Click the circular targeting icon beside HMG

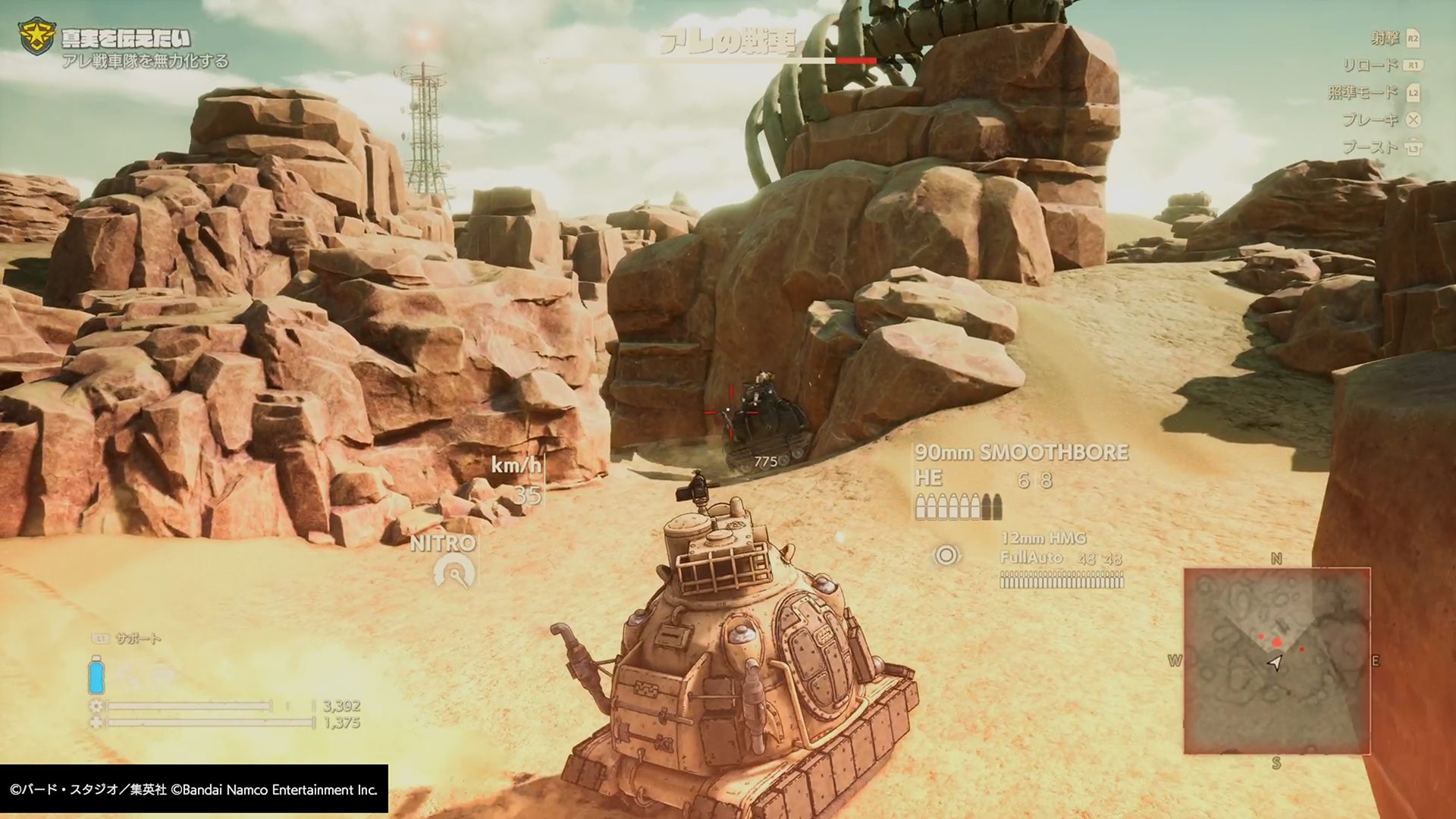point(946,556)
